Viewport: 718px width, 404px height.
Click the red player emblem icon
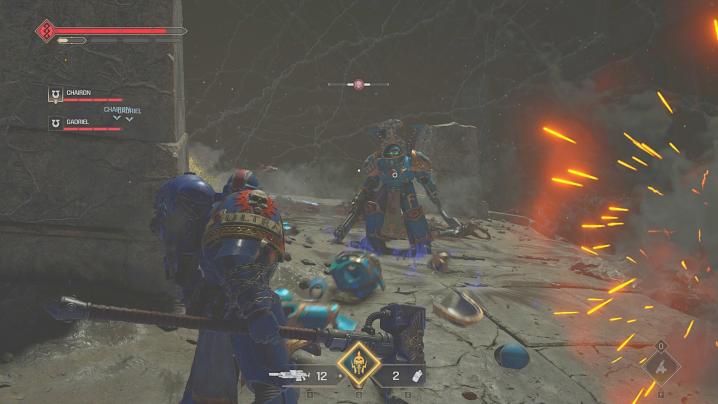(45, 31)
